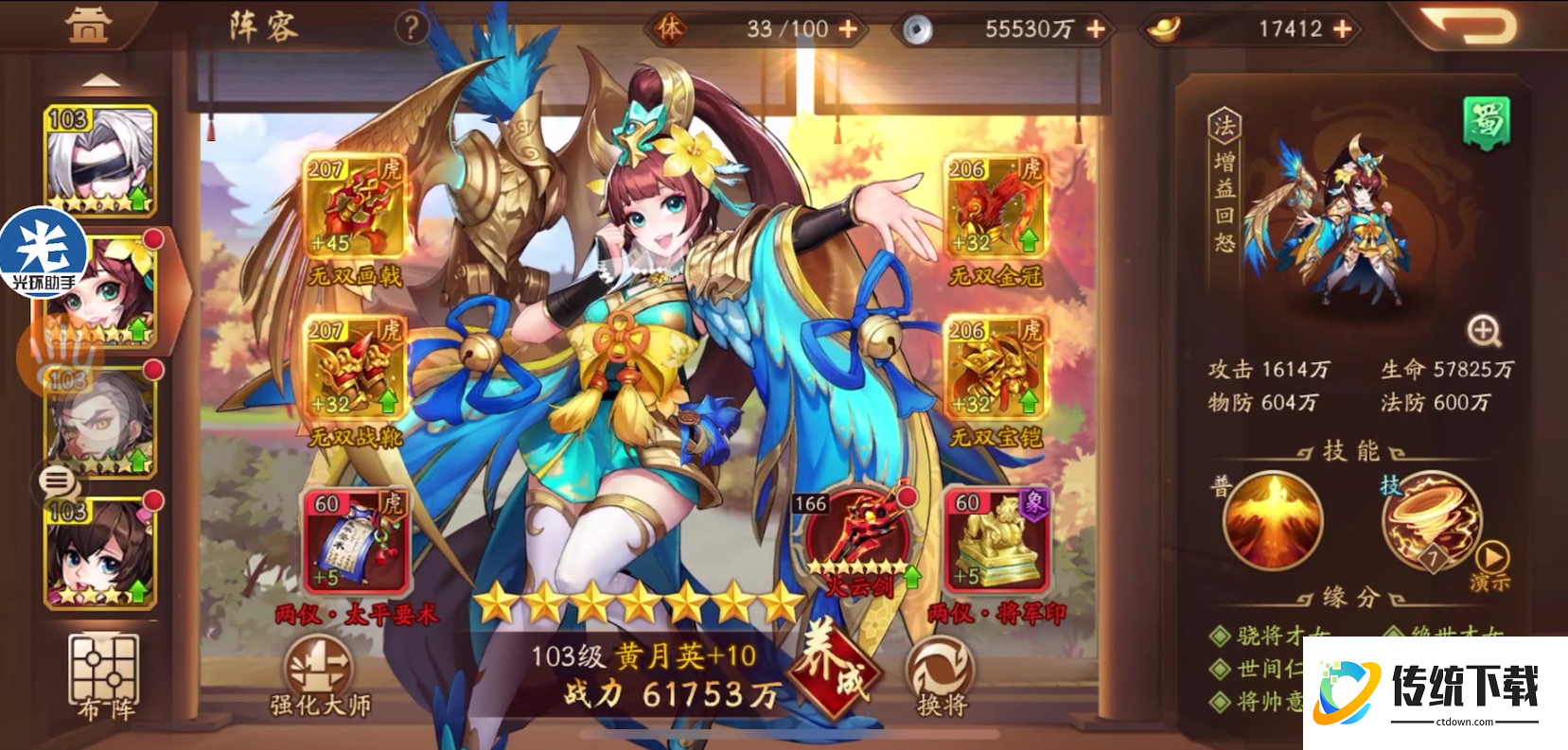Zoom character model with the magnifier icon

coord(1487,331)
